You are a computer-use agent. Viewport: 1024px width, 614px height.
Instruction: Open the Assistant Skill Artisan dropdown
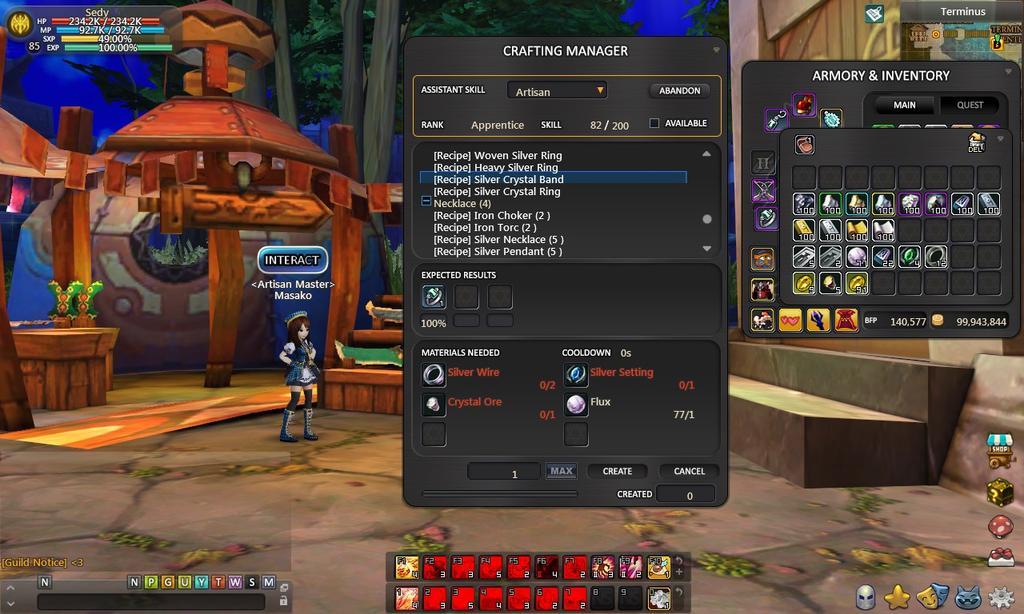pos(557,91)
